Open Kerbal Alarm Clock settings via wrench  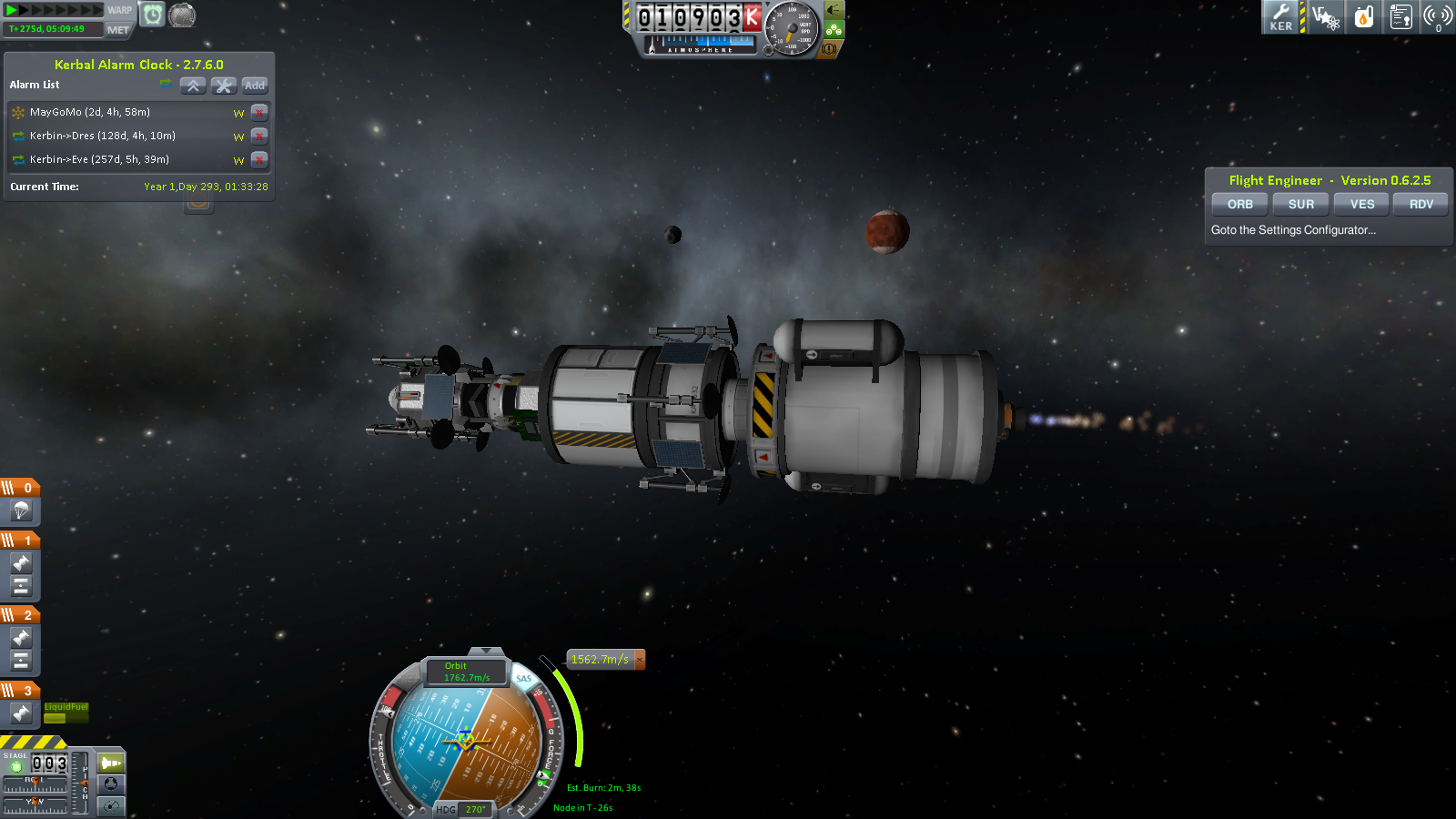pyautogui.click(x=224, y=86)
